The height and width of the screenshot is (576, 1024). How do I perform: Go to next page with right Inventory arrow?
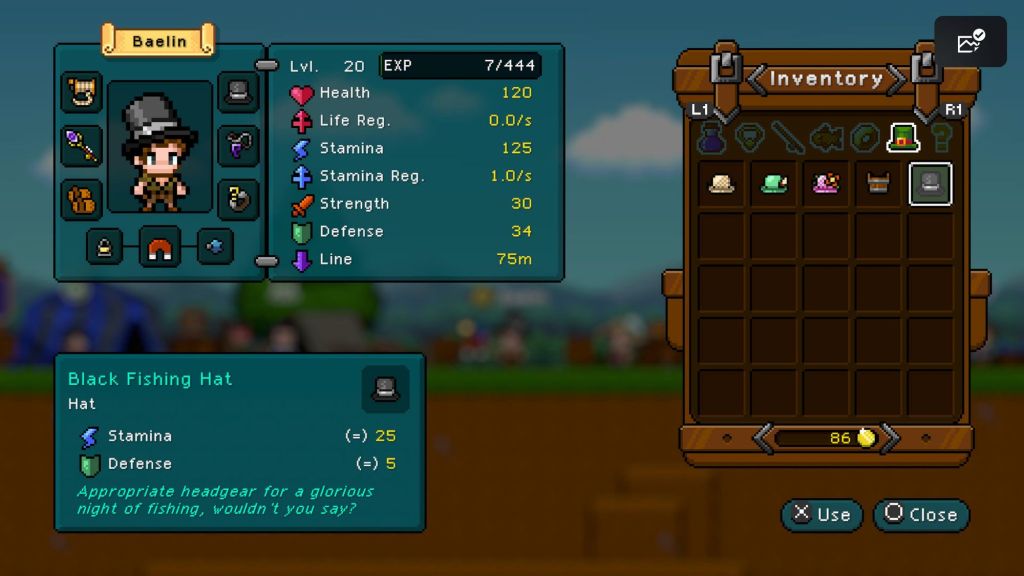click(896, 78)
